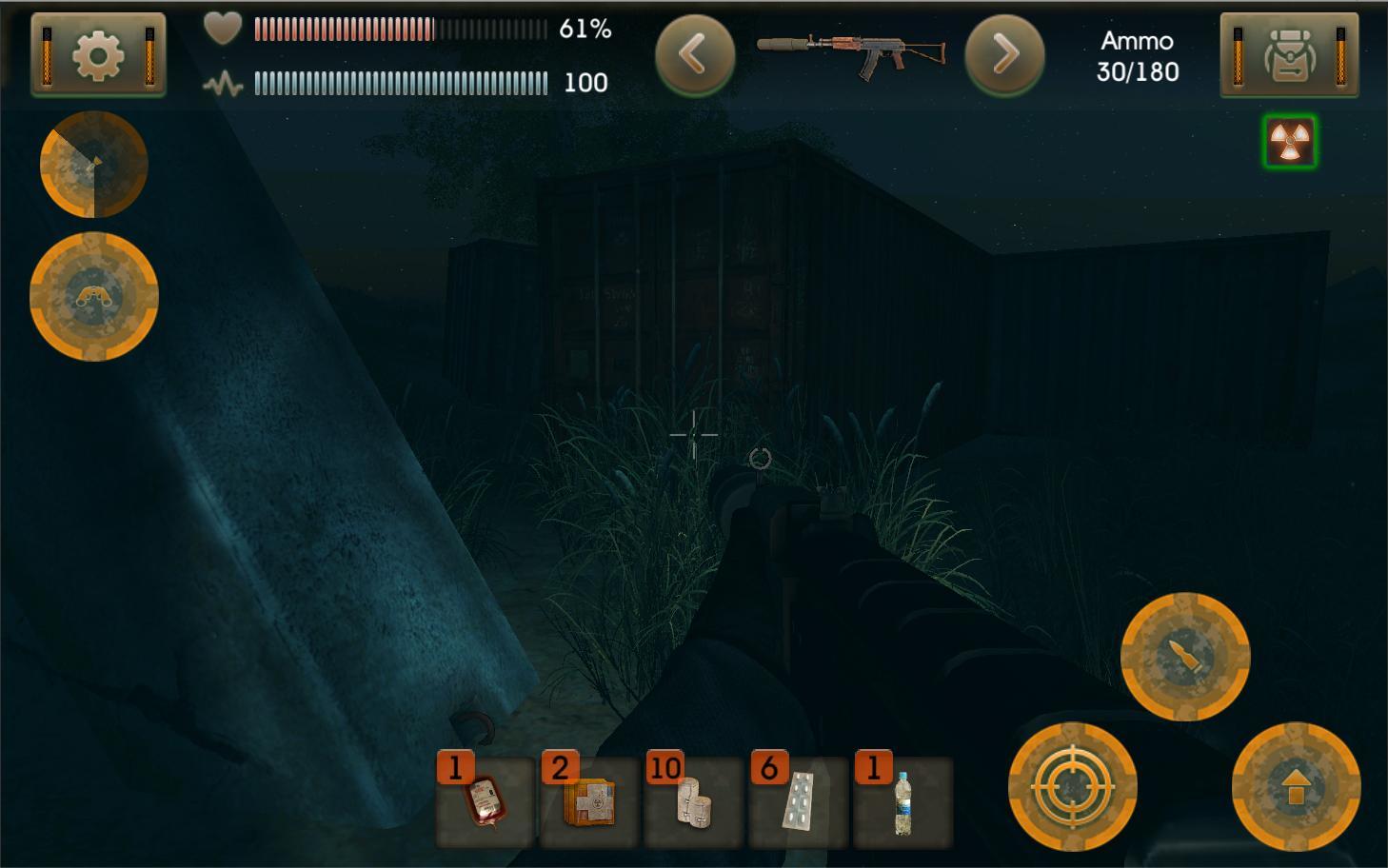Switch to the next weapon with the right arrow
This screenshot has width=1388, height=868.
point(1004,54)
